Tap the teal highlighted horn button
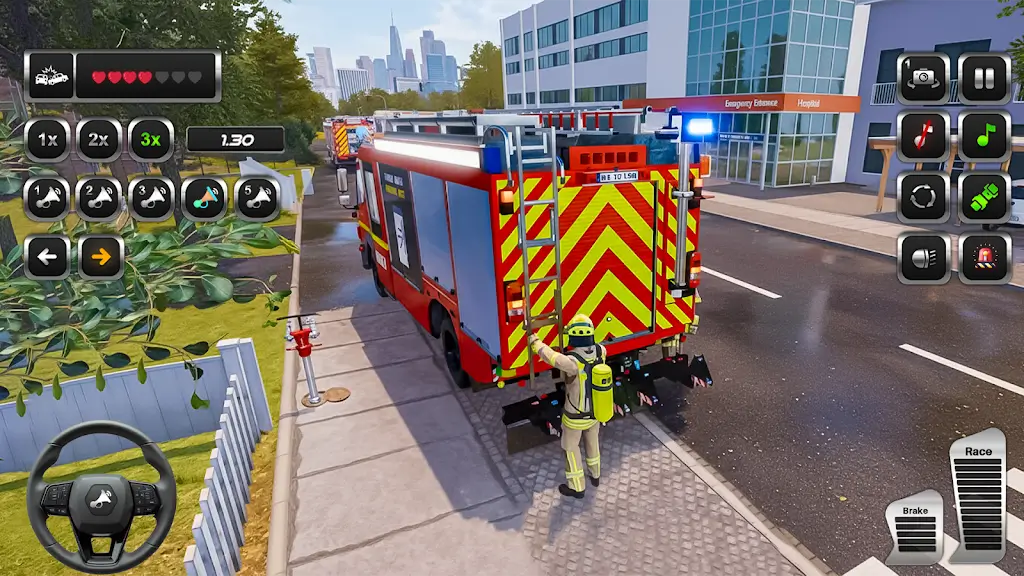Image resolution: width=1024 pixels, height=576 pixels. (204, 198)
